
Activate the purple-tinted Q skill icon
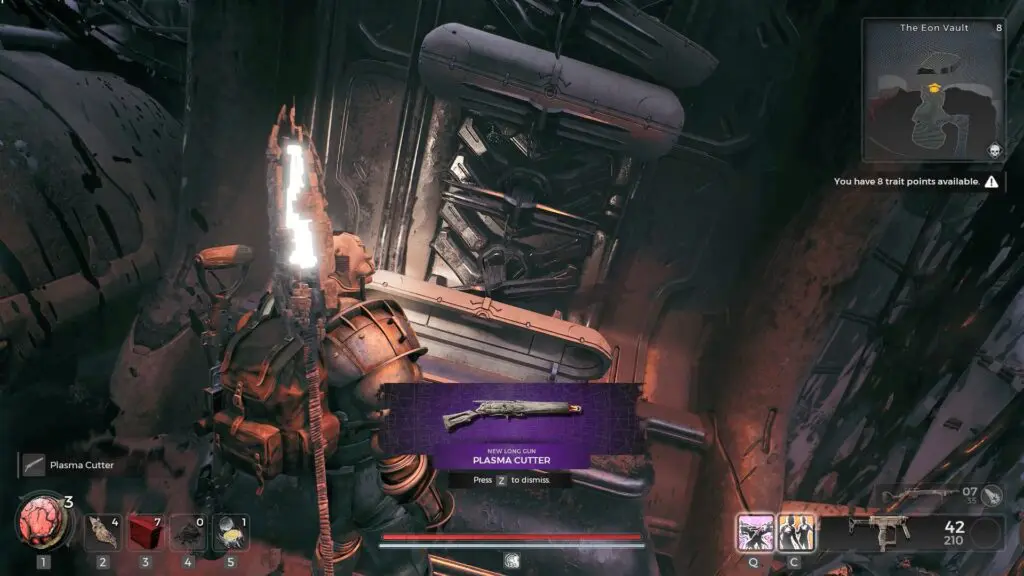(753, 532)
